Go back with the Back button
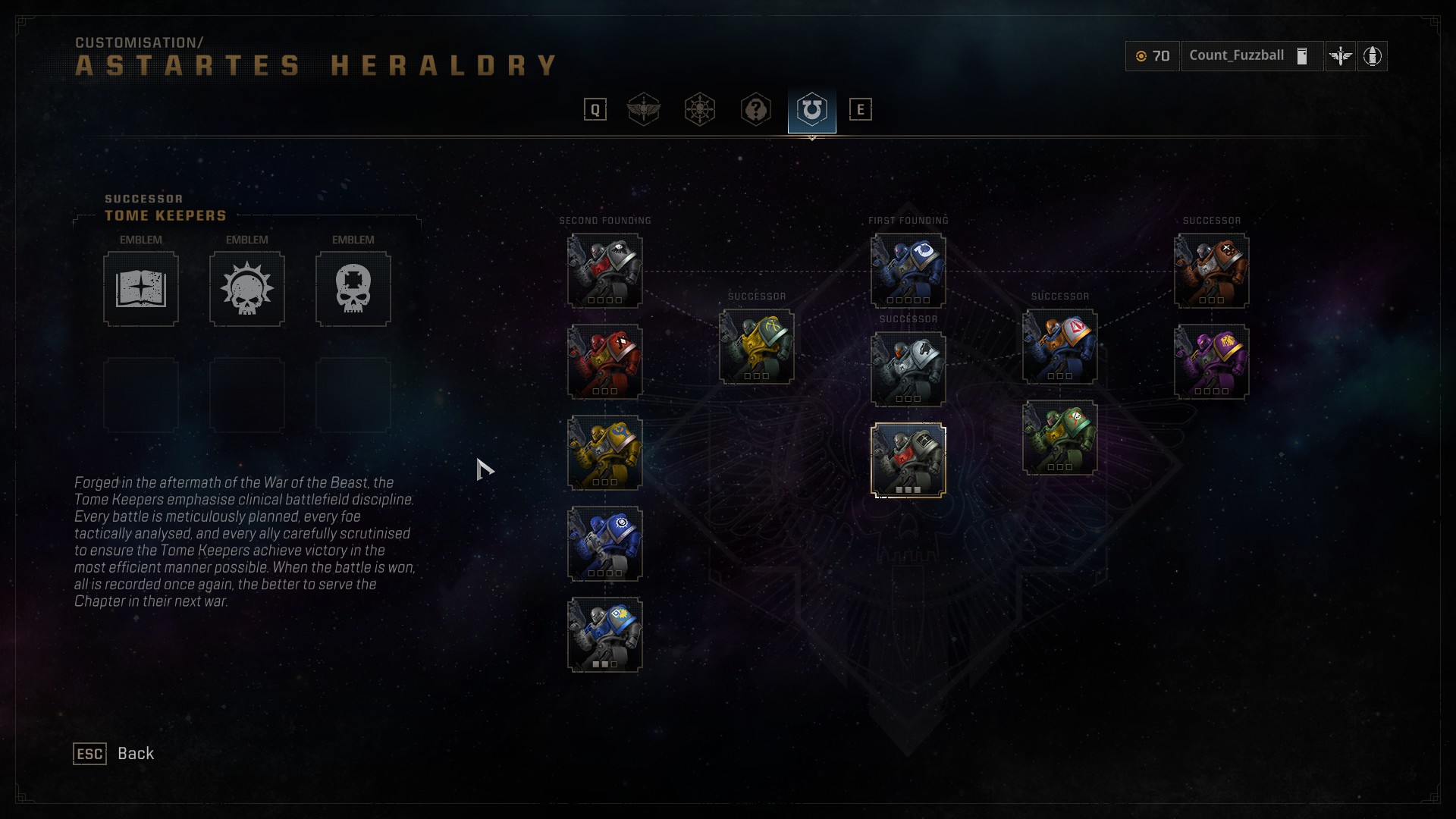This screenshot has width=1456, height=819. [x=114, y=753]
